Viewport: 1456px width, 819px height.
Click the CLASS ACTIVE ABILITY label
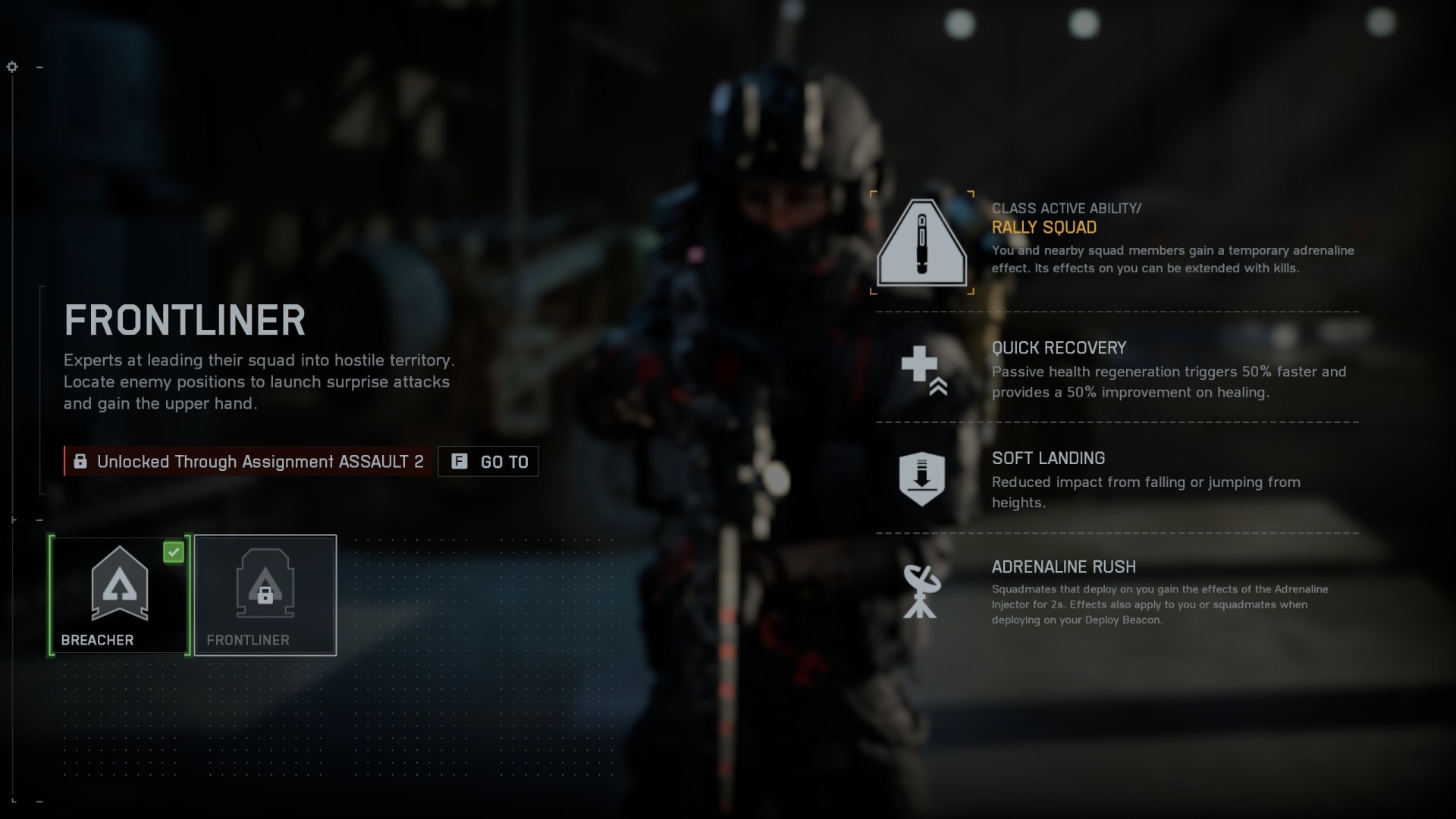(x=1066, y=208)
